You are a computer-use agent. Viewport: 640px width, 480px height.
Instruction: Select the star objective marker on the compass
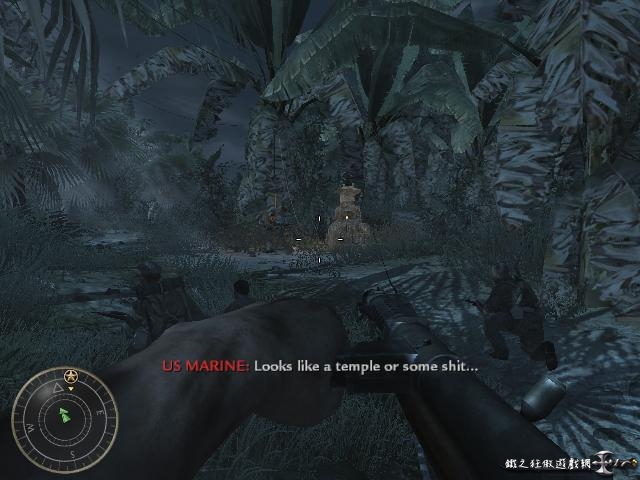point(71,376)
